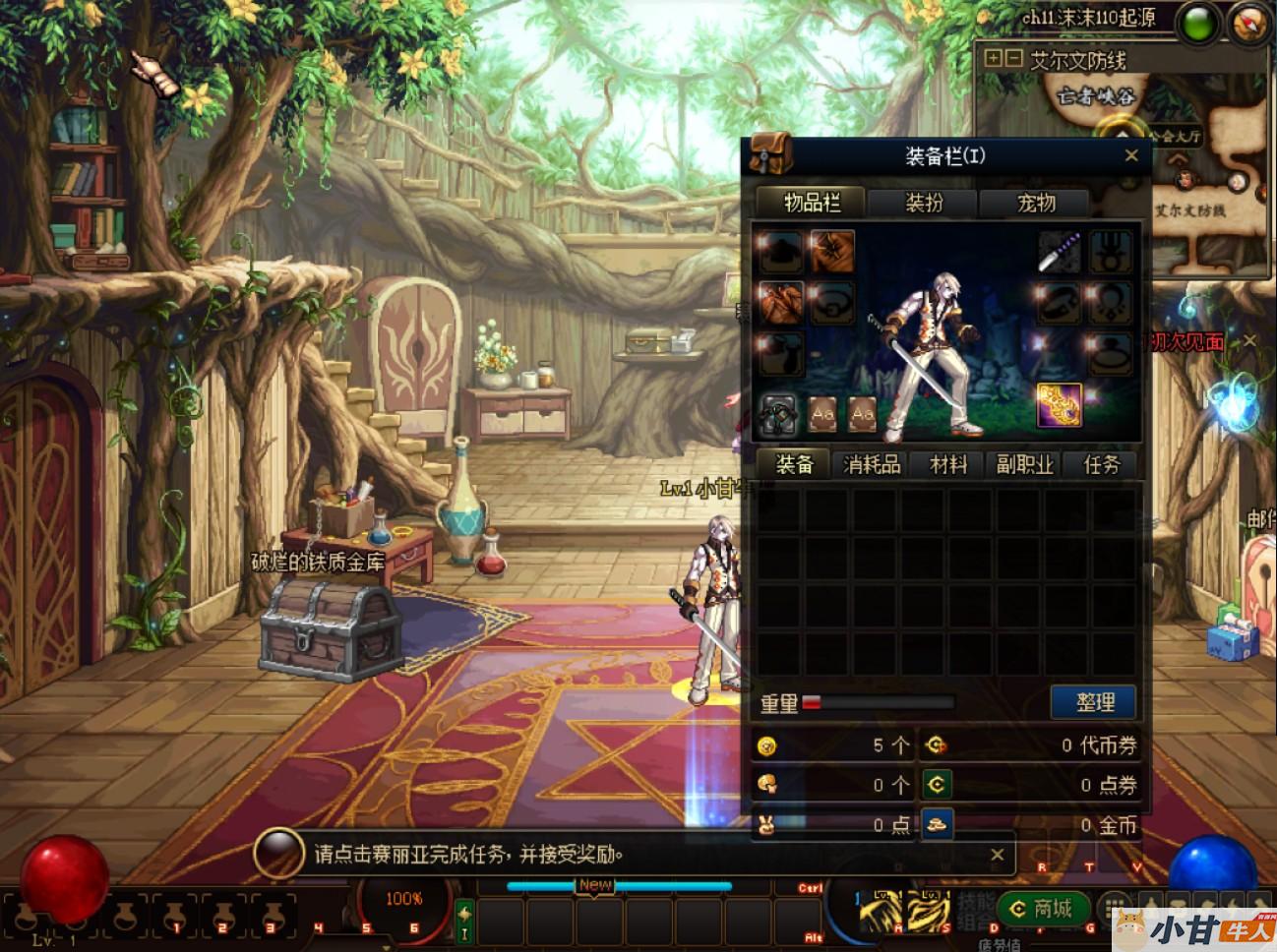Click the golden title item slot
Viewport: 1277px width, 952px height.
coord(1060,405)
